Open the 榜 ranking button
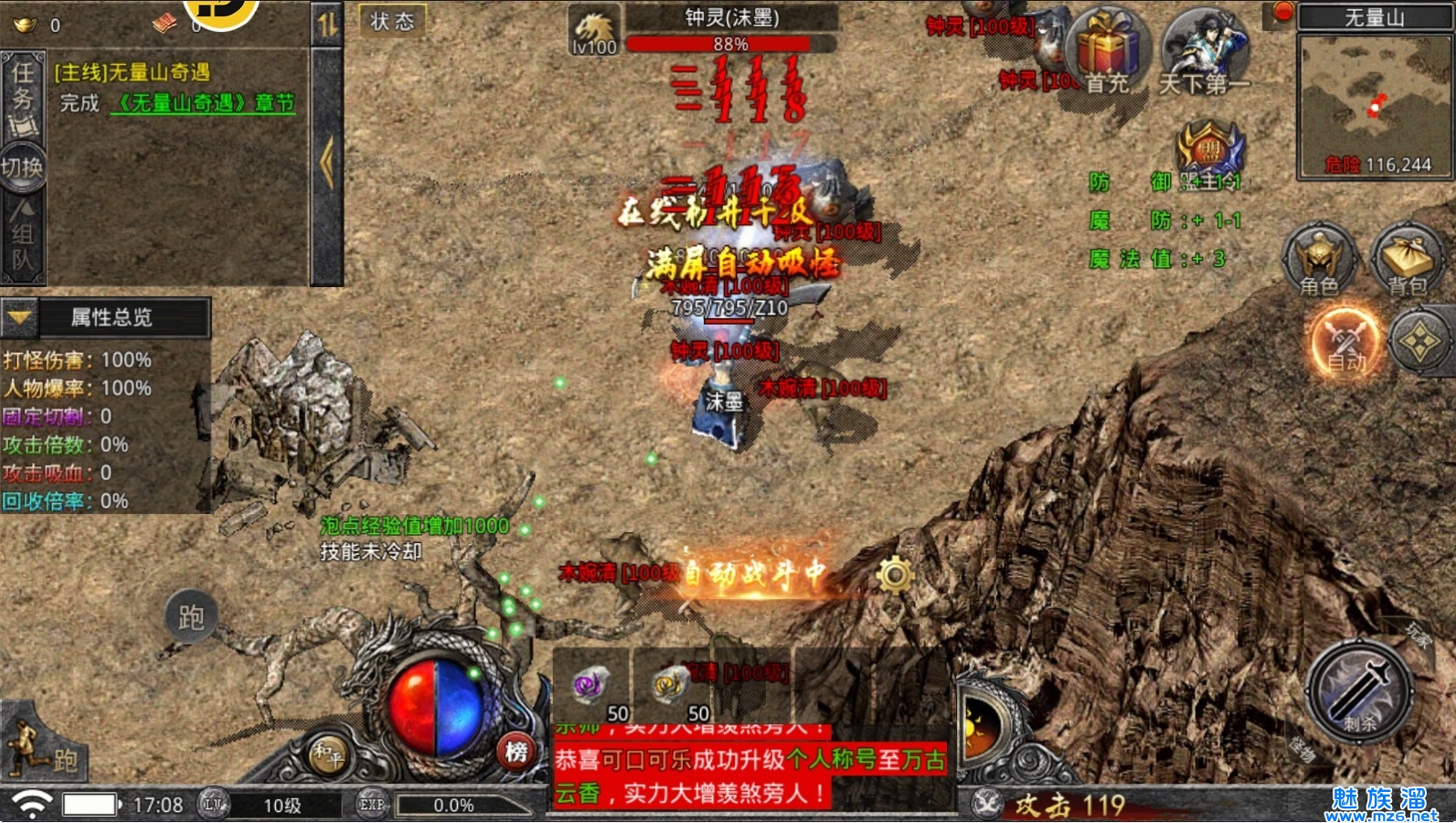This screenshot has height=823, width=1456. point(516,752)
